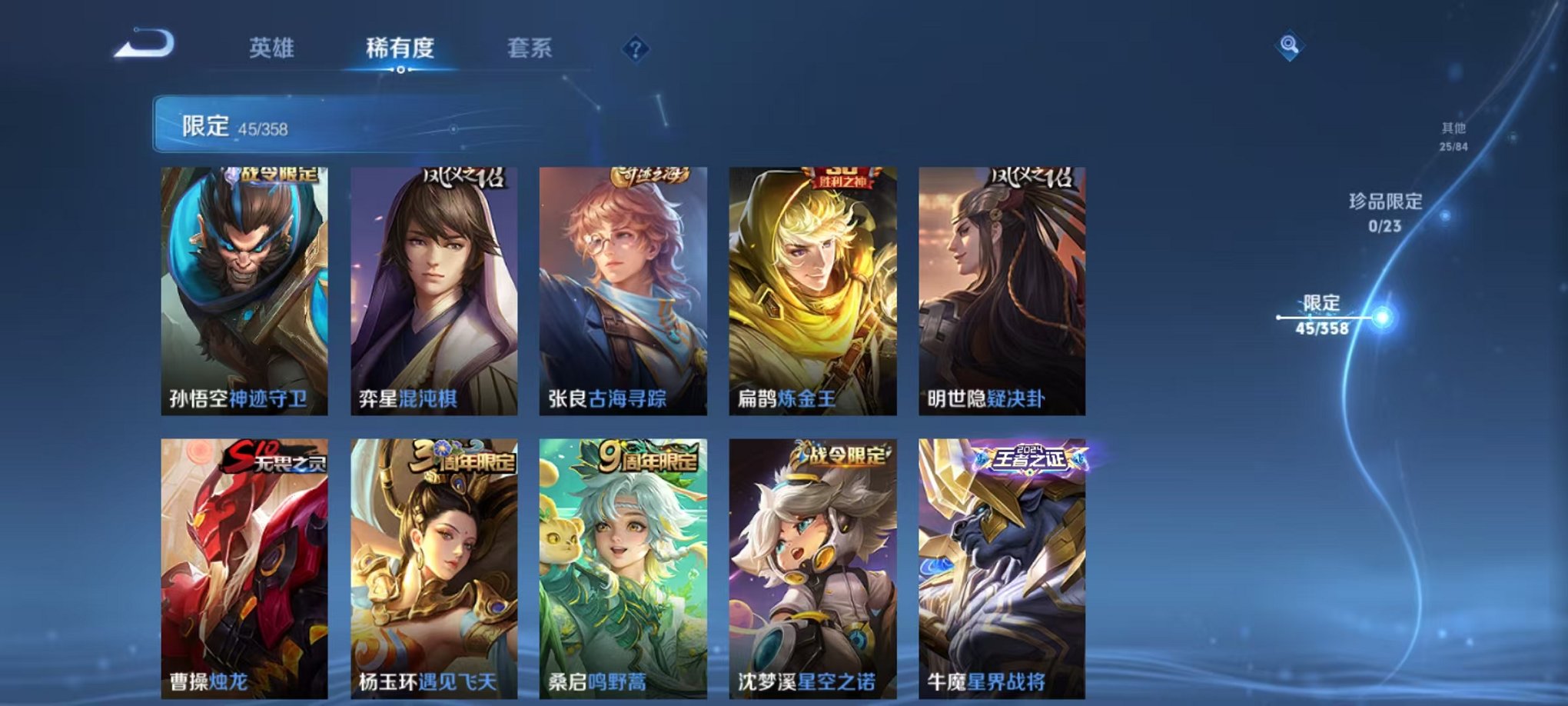This screenshot has height=706, width=1568.
Task: Select the 稀有度 tab
Action: click(x=400, y=48)
